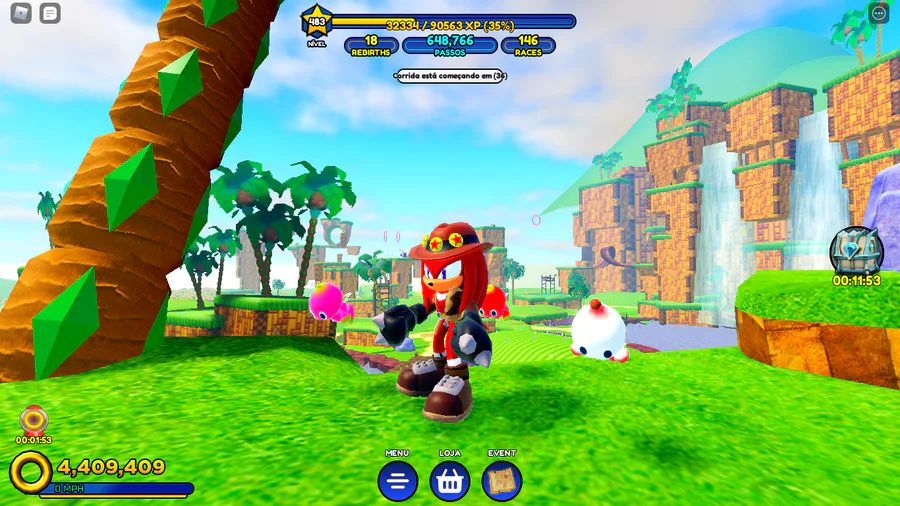Viewport: 900px width, 506px height.
Task: Open the three-dots options button
Action: pyautogui.click(x=879, y=13)
